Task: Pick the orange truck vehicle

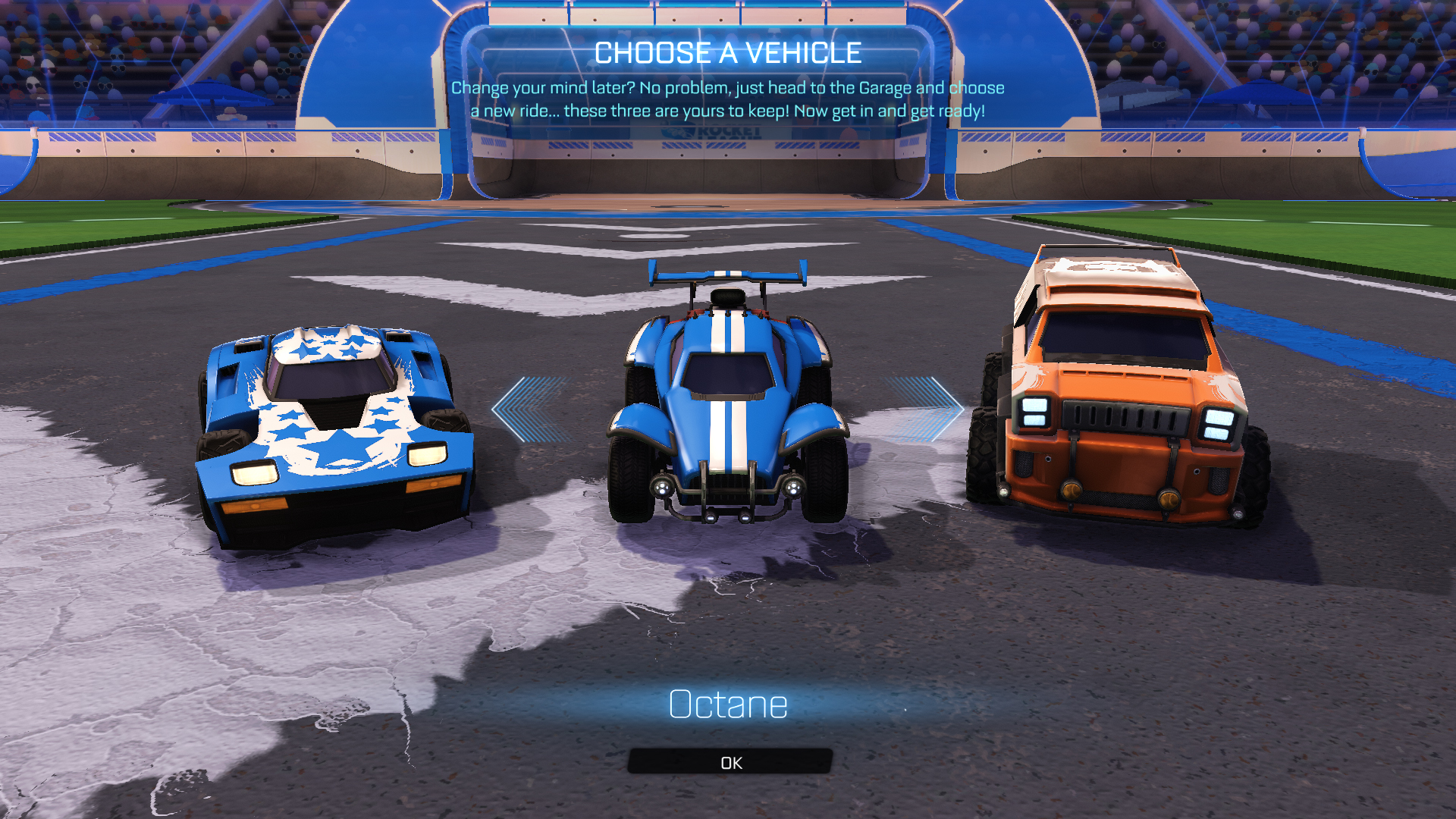Action: (x=1119, y=394)
